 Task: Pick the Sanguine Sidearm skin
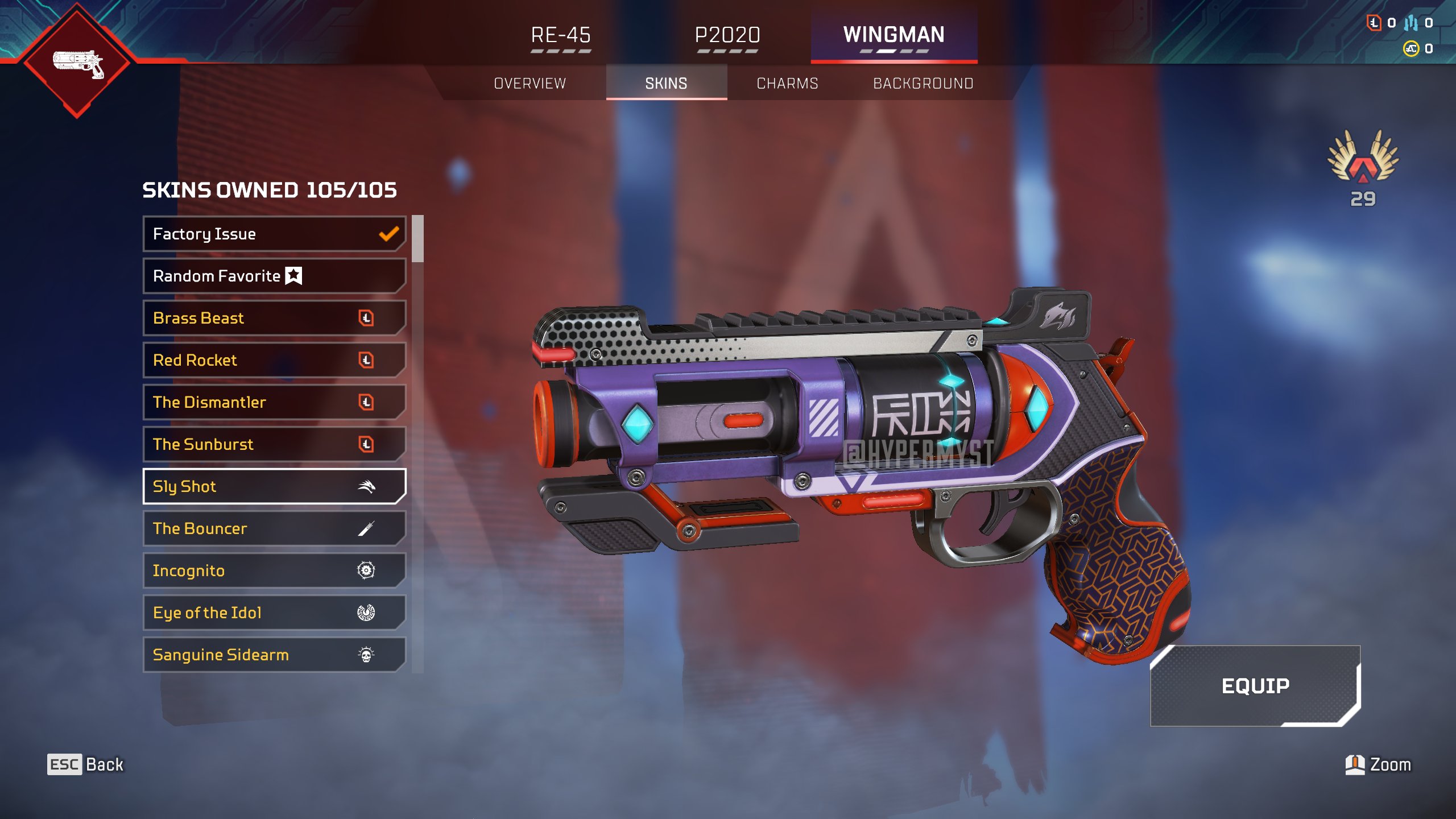[x=274, y=655]
